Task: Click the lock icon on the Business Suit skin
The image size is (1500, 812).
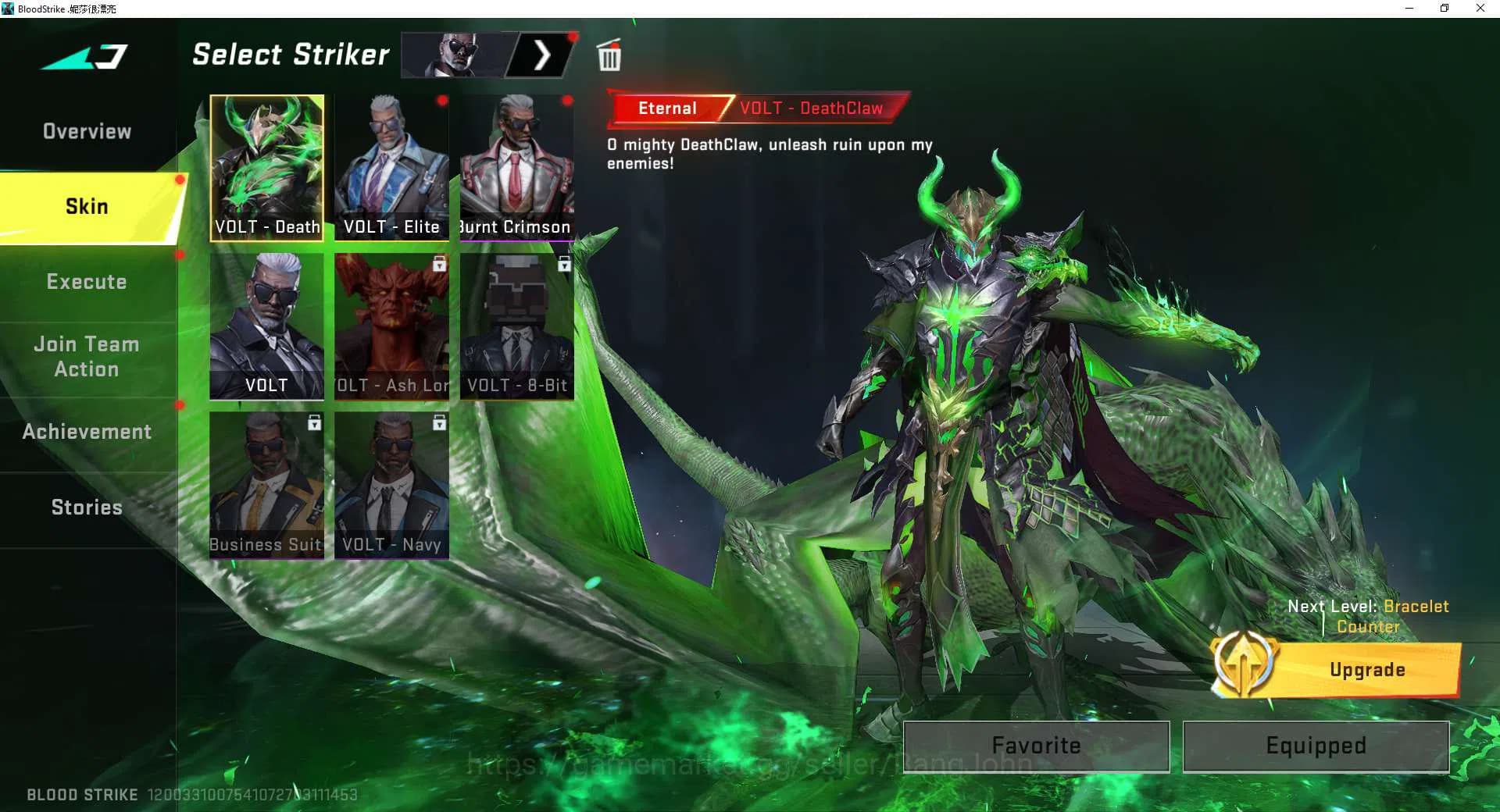Action: (x=315, y=424)
